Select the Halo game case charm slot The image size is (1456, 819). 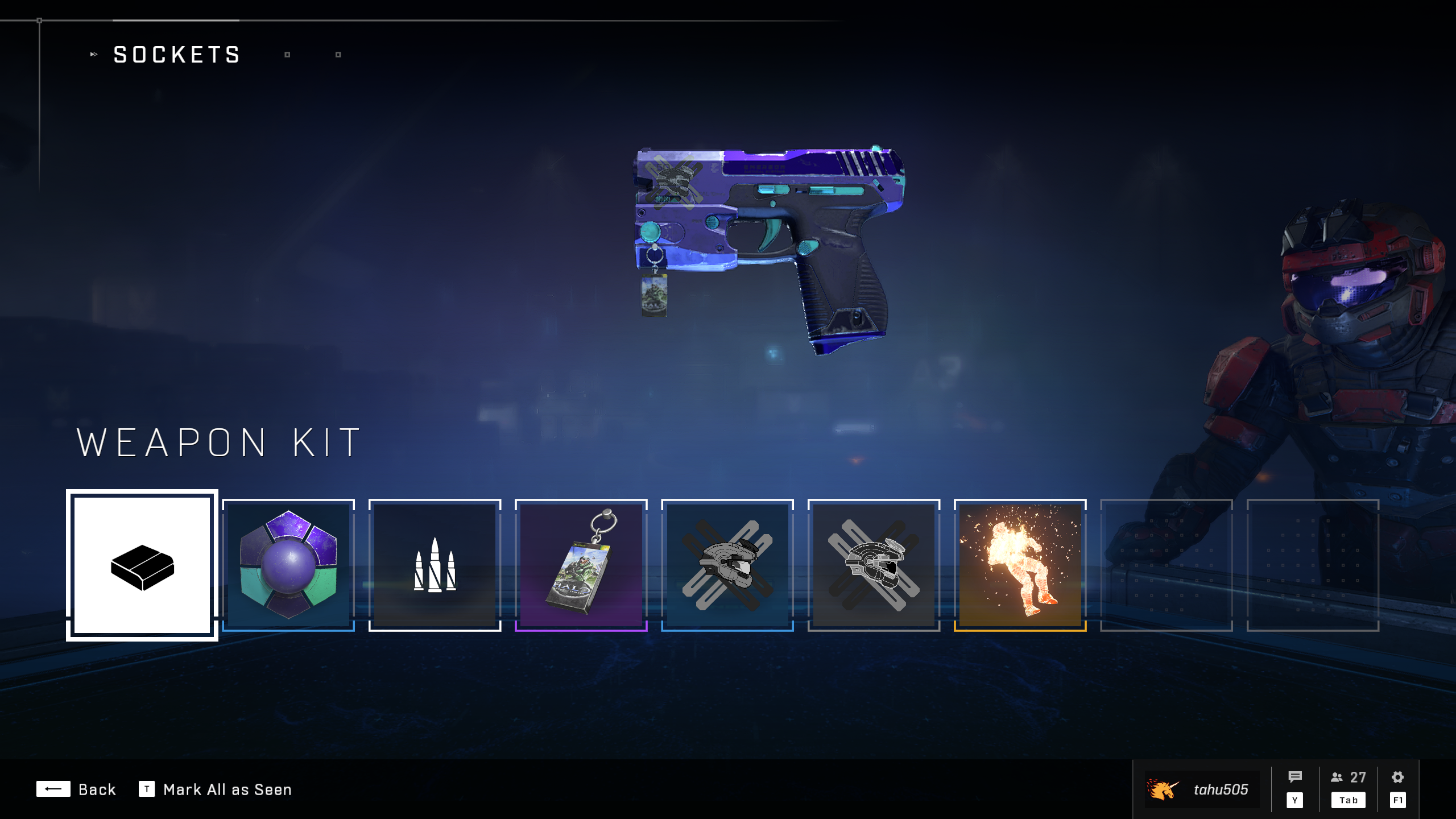coord(581,565)
